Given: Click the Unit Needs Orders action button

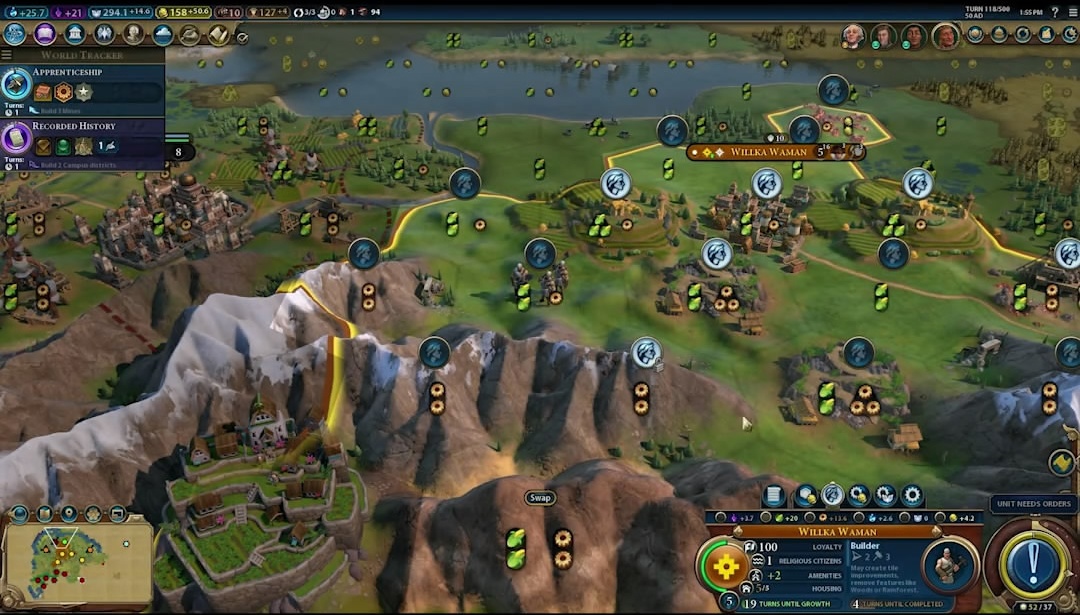Looking at the screenshot, I should [1033, 563].
